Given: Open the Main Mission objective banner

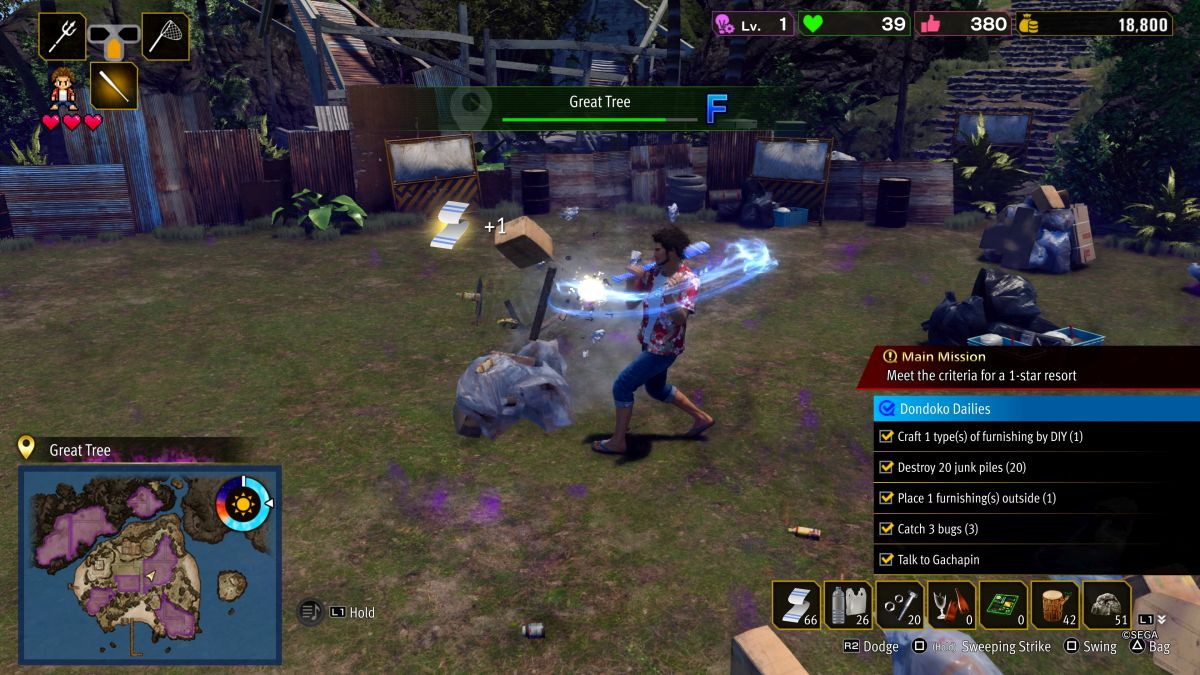Looking at the screenshot, I should [x=1028, y=366].
